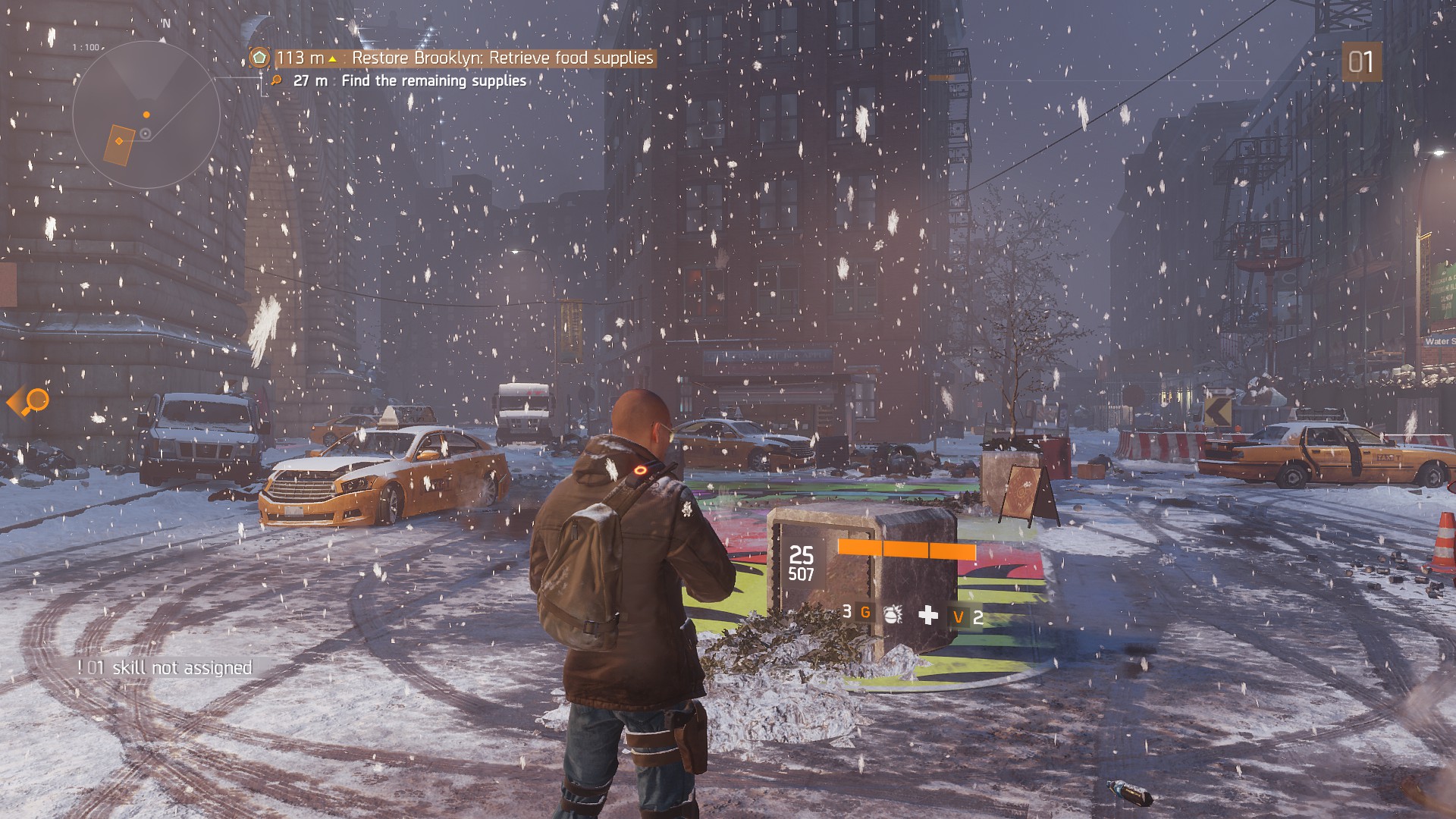Viewport: 1456px width, 819px height.
Task: Click the pentagon mission icon beside 113 m
Action: click(259, 58)
